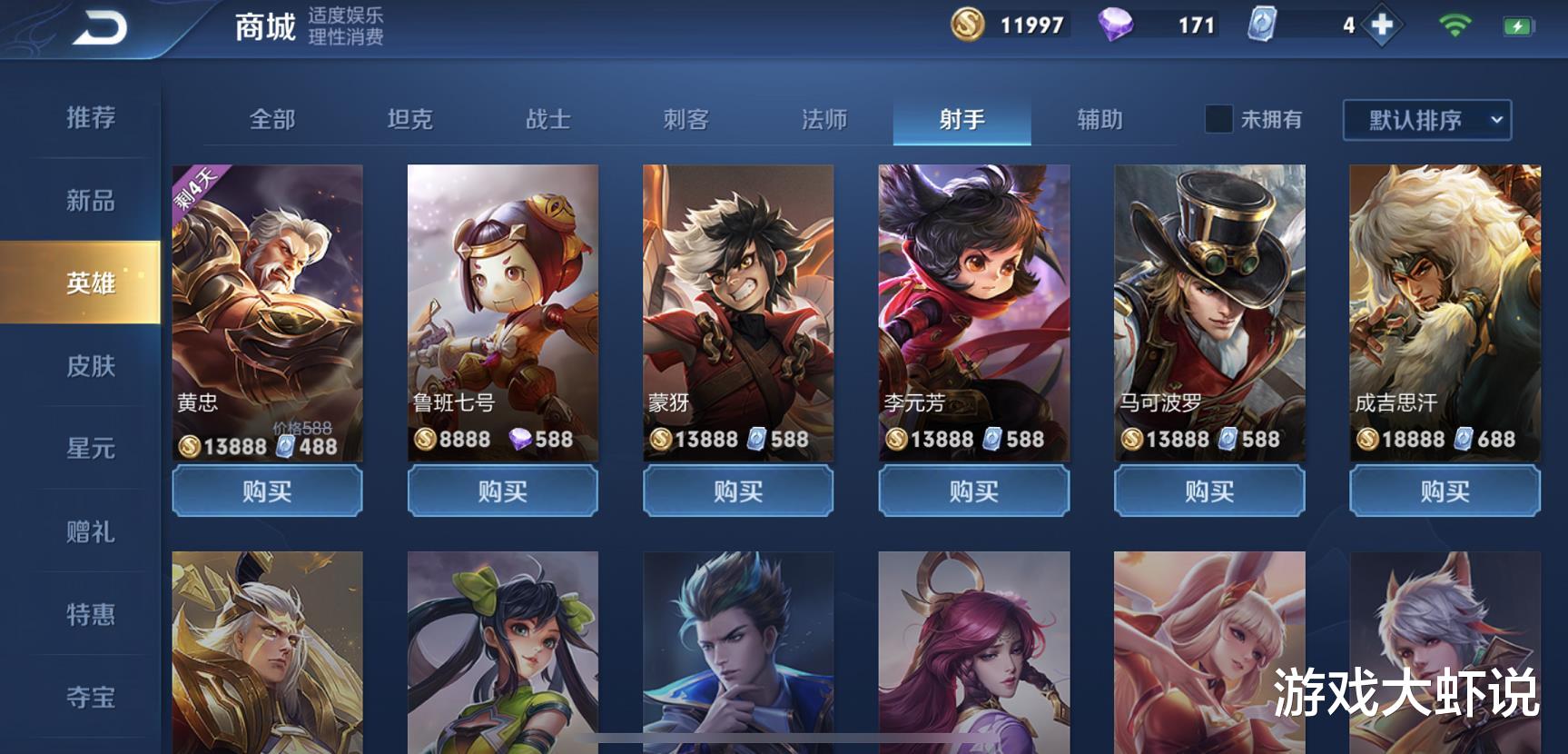Click the hero card fragment currency icon
Viewport: 1568px width, 754px height.
click(1262, 25)
